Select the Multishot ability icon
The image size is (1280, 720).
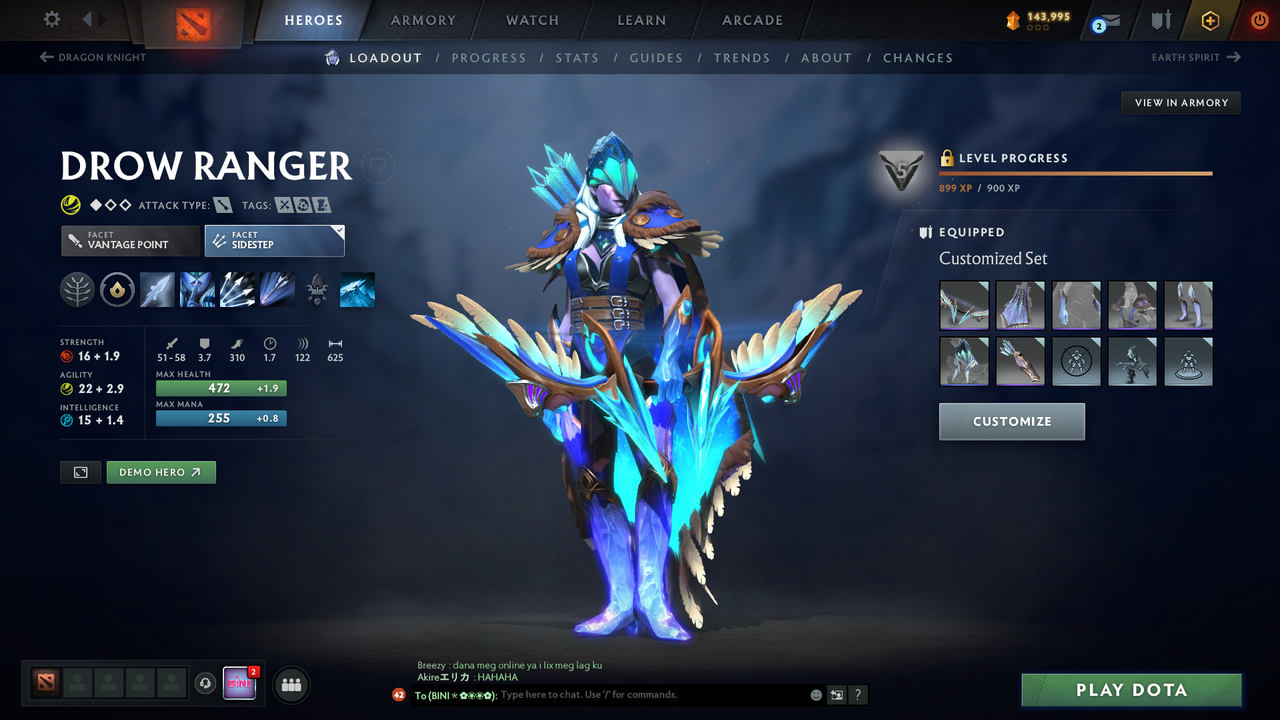point(237,289)
